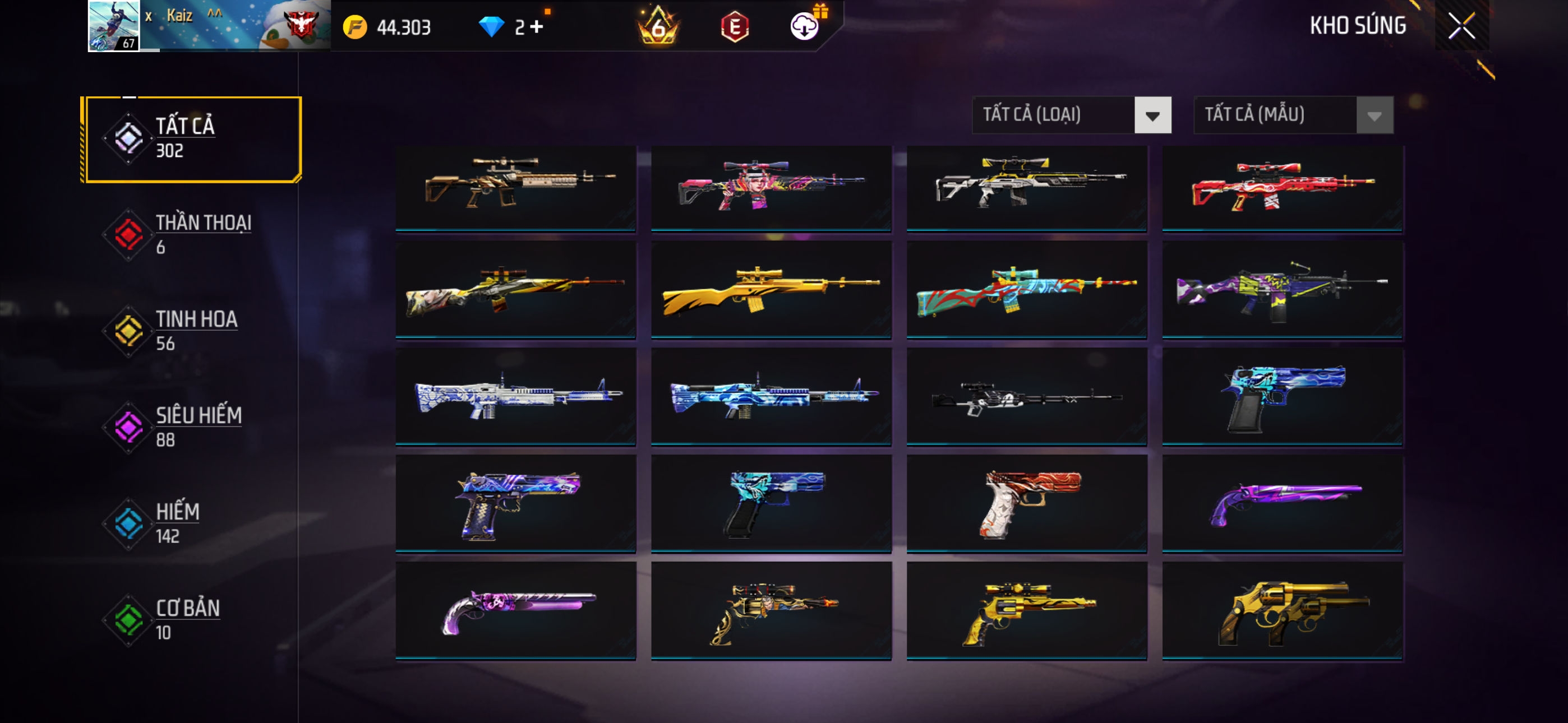Add diamonds with the plus button
This screenshot has height=723, width=1568.
point(536,27)
